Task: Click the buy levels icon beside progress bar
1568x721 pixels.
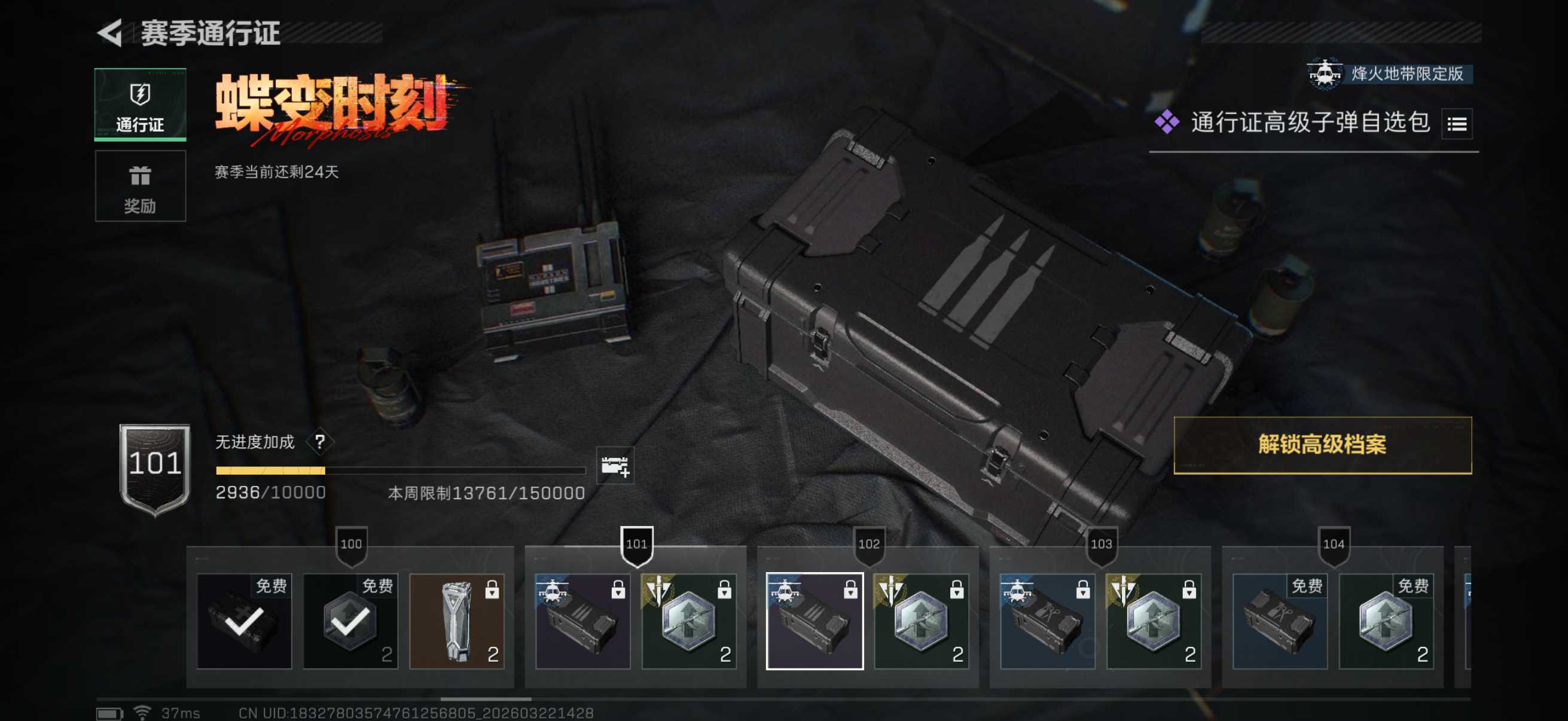Action: 615,466
